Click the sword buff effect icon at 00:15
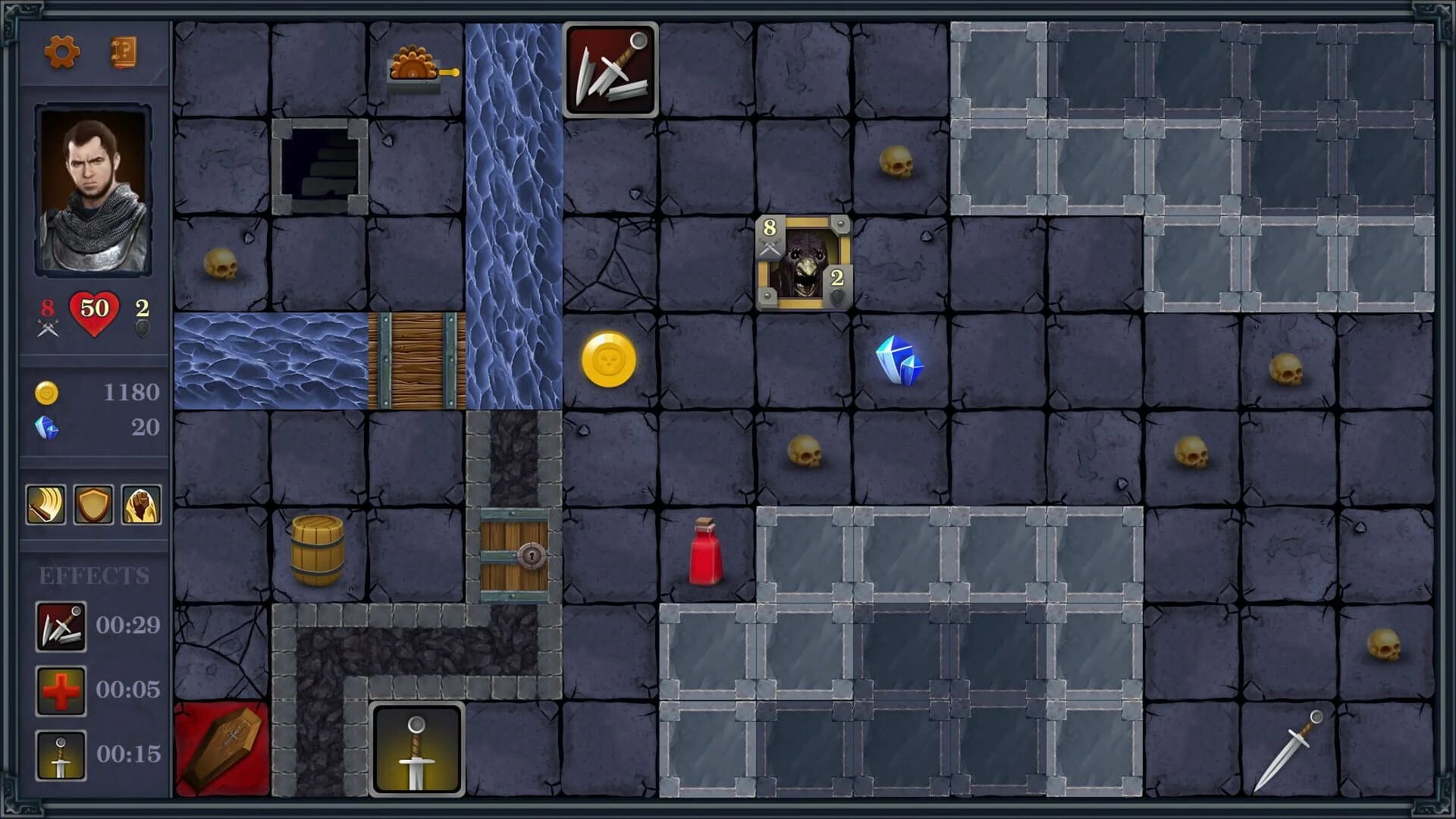This screenshot has height=819, width=1456. (x=61, y=755)
